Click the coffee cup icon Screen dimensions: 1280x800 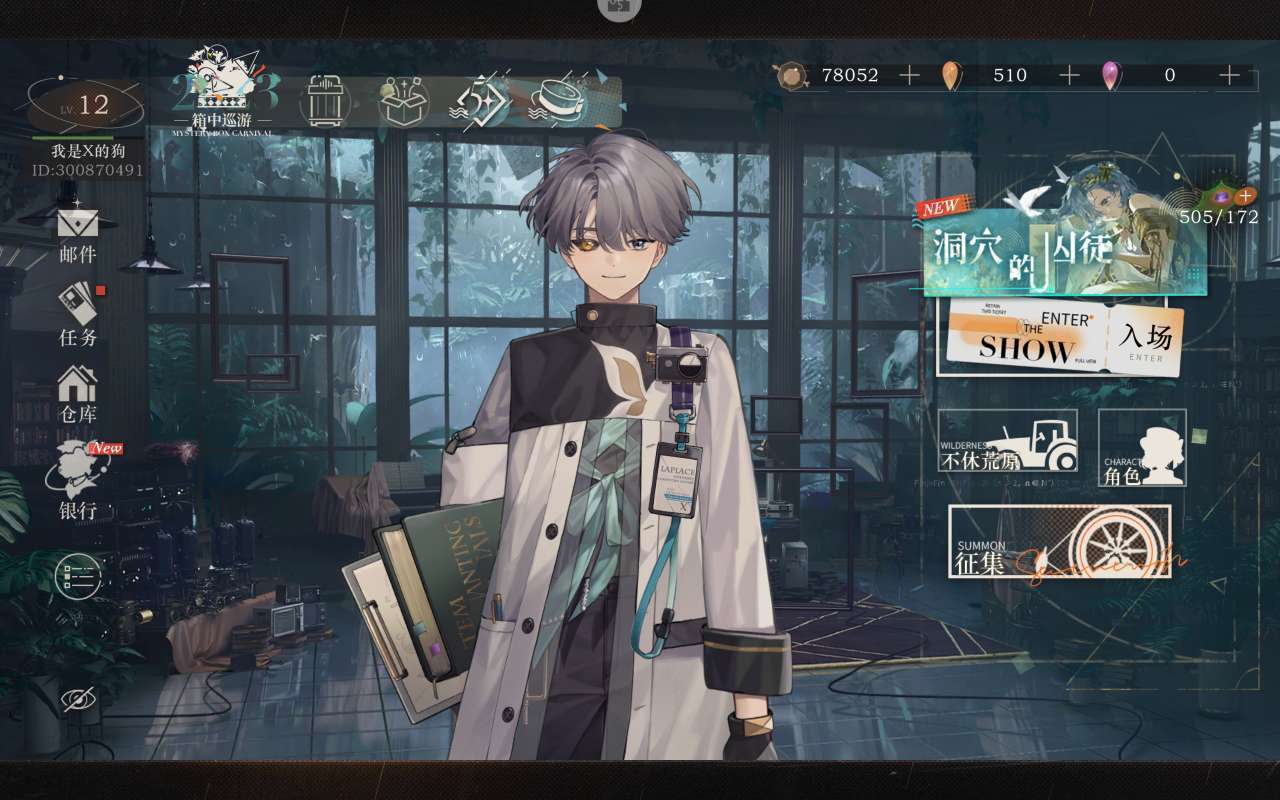click(560, 100)
